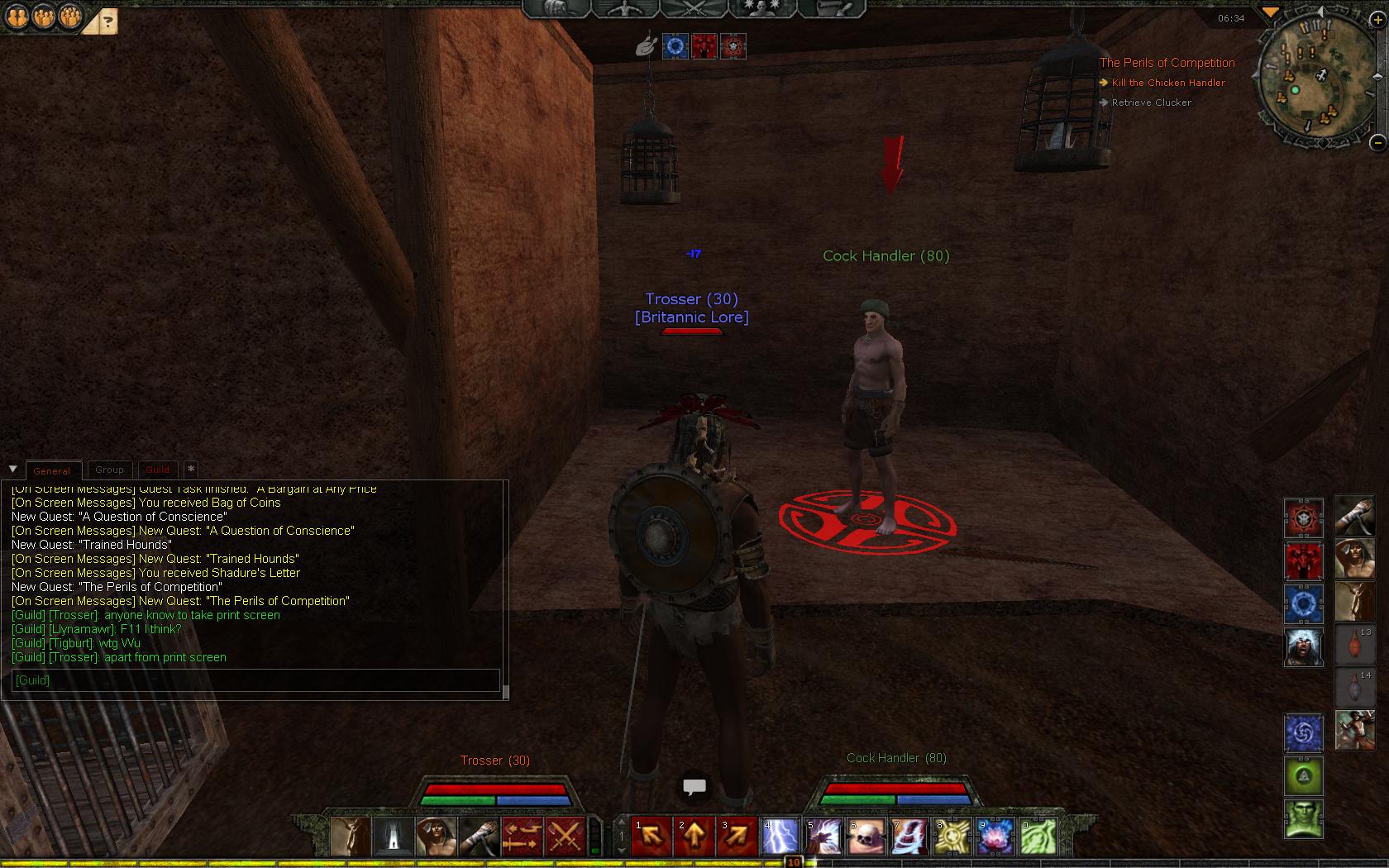Activate the green face ability icon
1389x868 pixels.
pos(1303,819)
